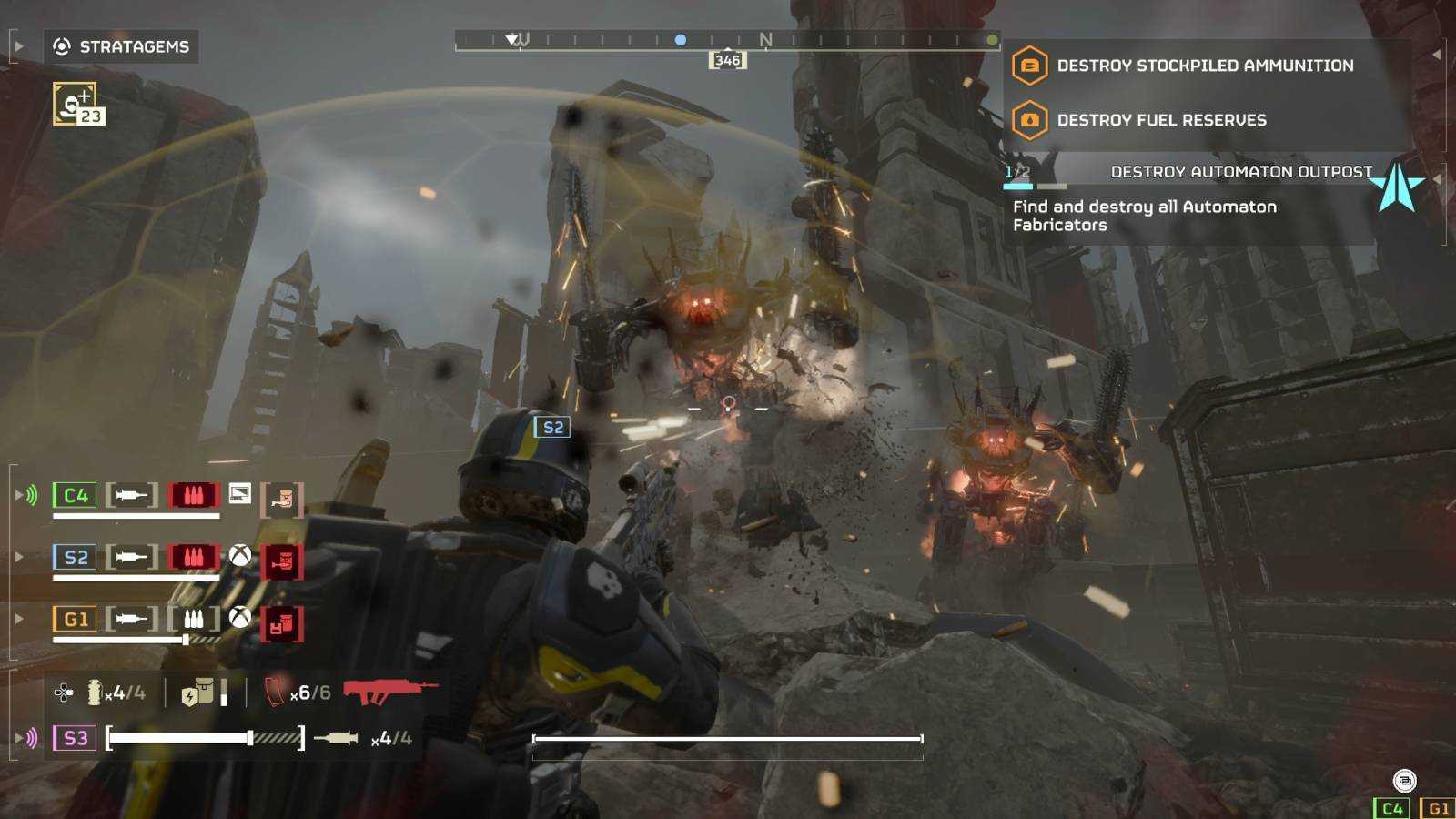Click the compass heading bar
This screenshot has width=1456, height=819.
pos(726,40)
